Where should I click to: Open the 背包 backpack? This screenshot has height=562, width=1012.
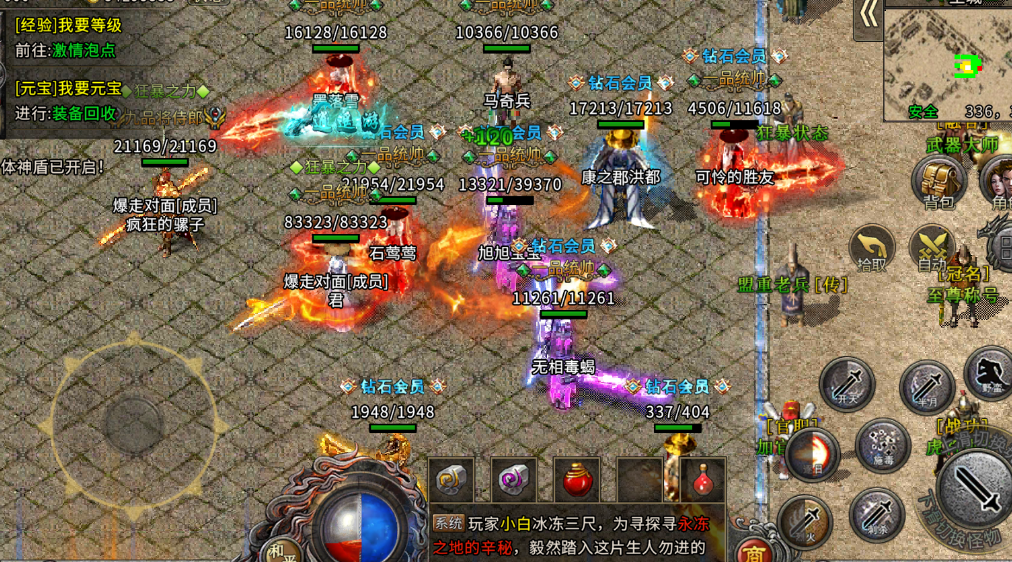(x=938, y=182)
